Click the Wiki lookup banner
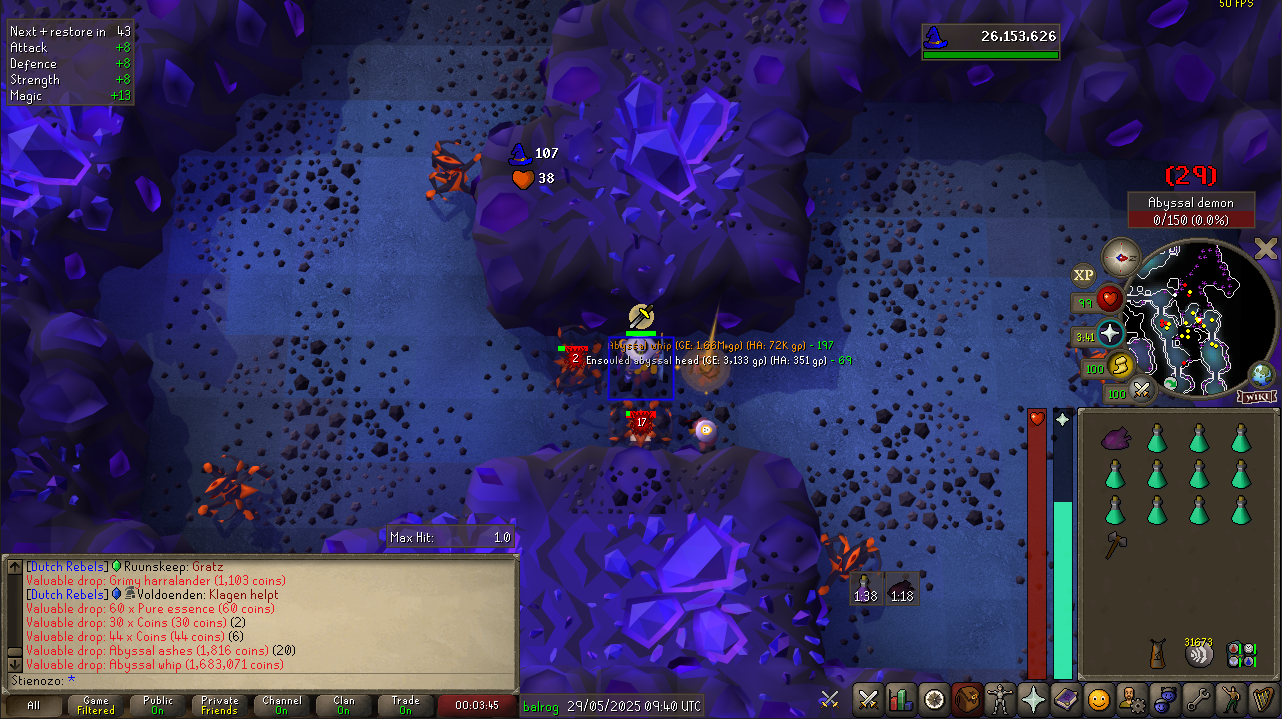1282x719 pixels. pos(1256,397)
